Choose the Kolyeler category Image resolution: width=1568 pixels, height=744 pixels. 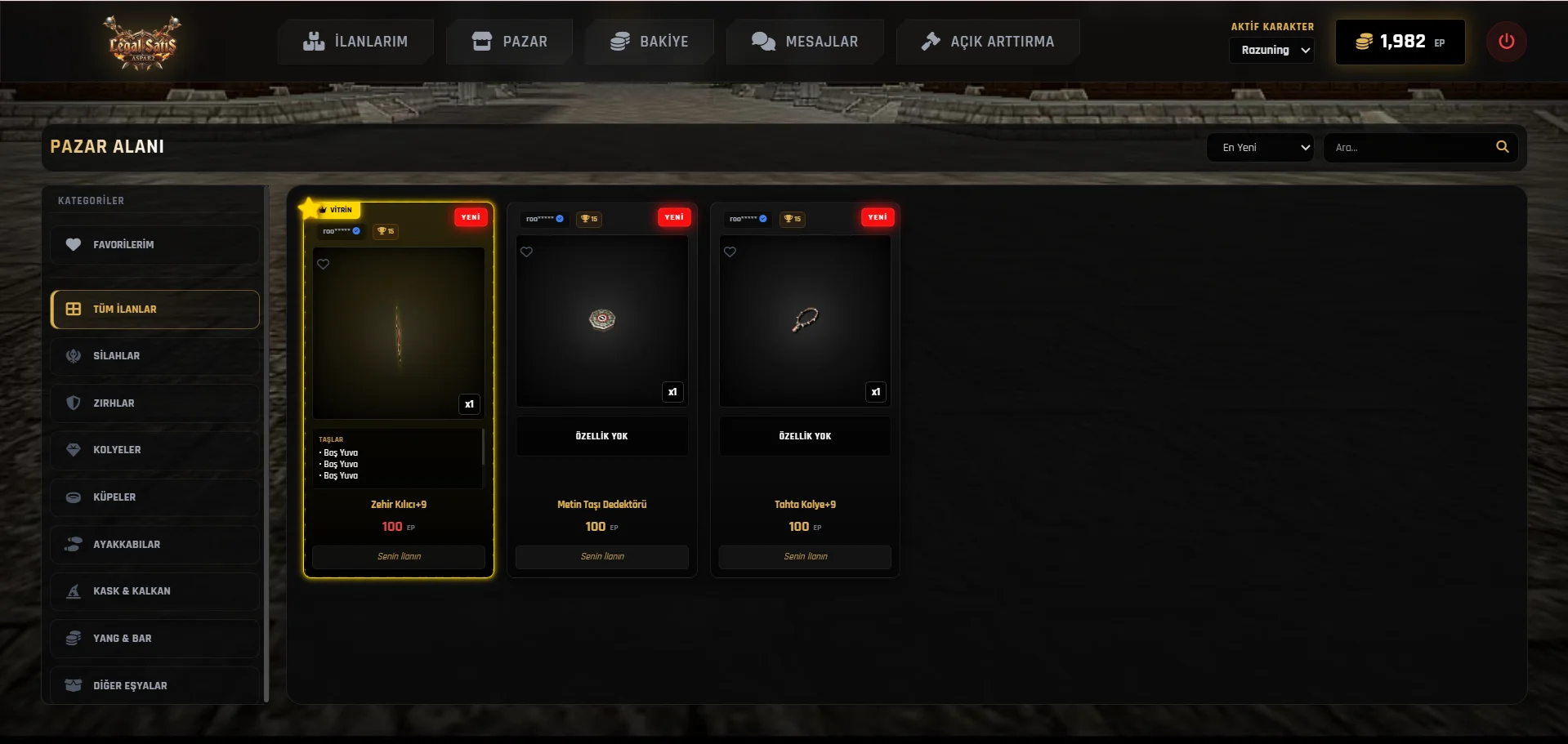coord(154,450)
